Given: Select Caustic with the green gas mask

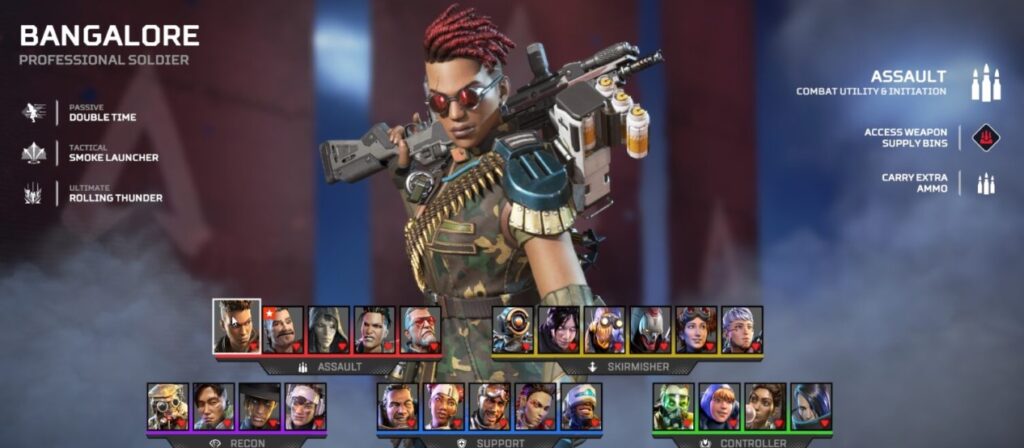Looking at the screenshot, I should click(x=674, y=406).
